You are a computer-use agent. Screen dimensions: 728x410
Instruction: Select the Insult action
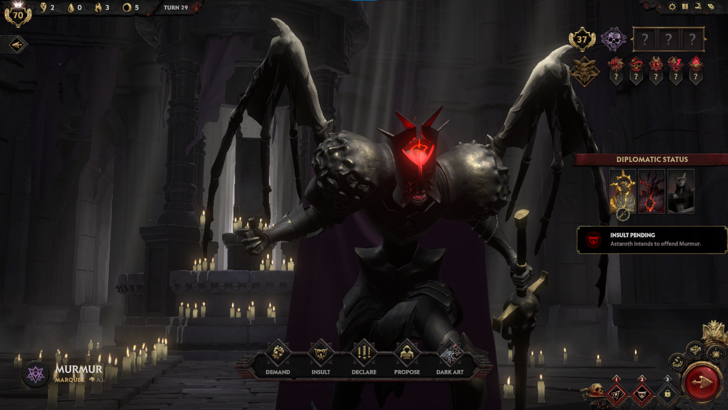[x=320, y=354]
